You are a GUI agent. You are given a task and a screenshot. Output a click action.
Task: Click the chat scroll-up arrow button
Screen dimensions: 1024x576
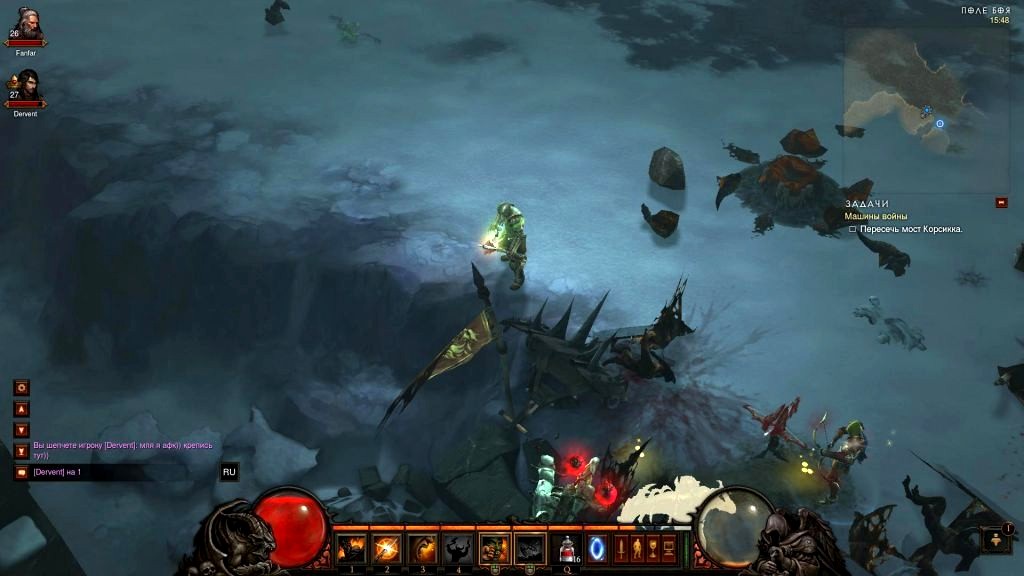click(21, 409)
